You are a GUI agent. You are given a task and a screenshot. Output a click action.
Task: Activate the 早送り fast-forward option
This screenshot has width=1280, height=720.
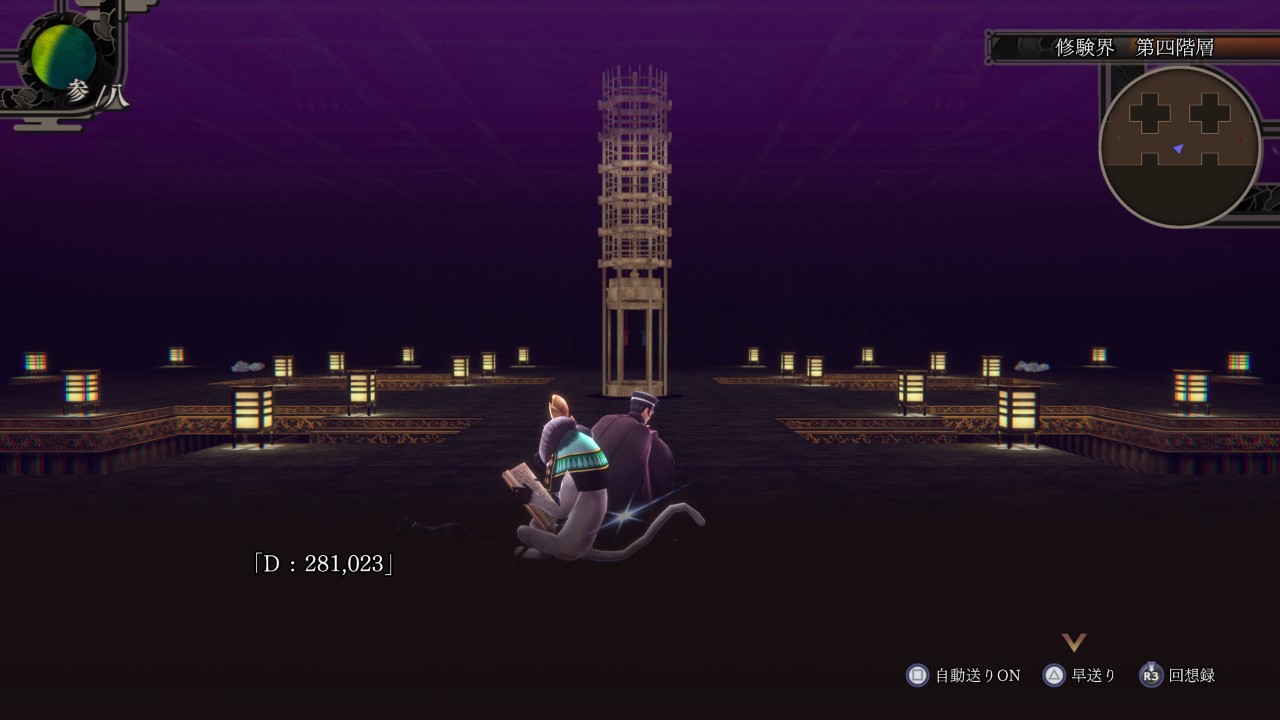pyautogui.click(x=1079, y=675)
